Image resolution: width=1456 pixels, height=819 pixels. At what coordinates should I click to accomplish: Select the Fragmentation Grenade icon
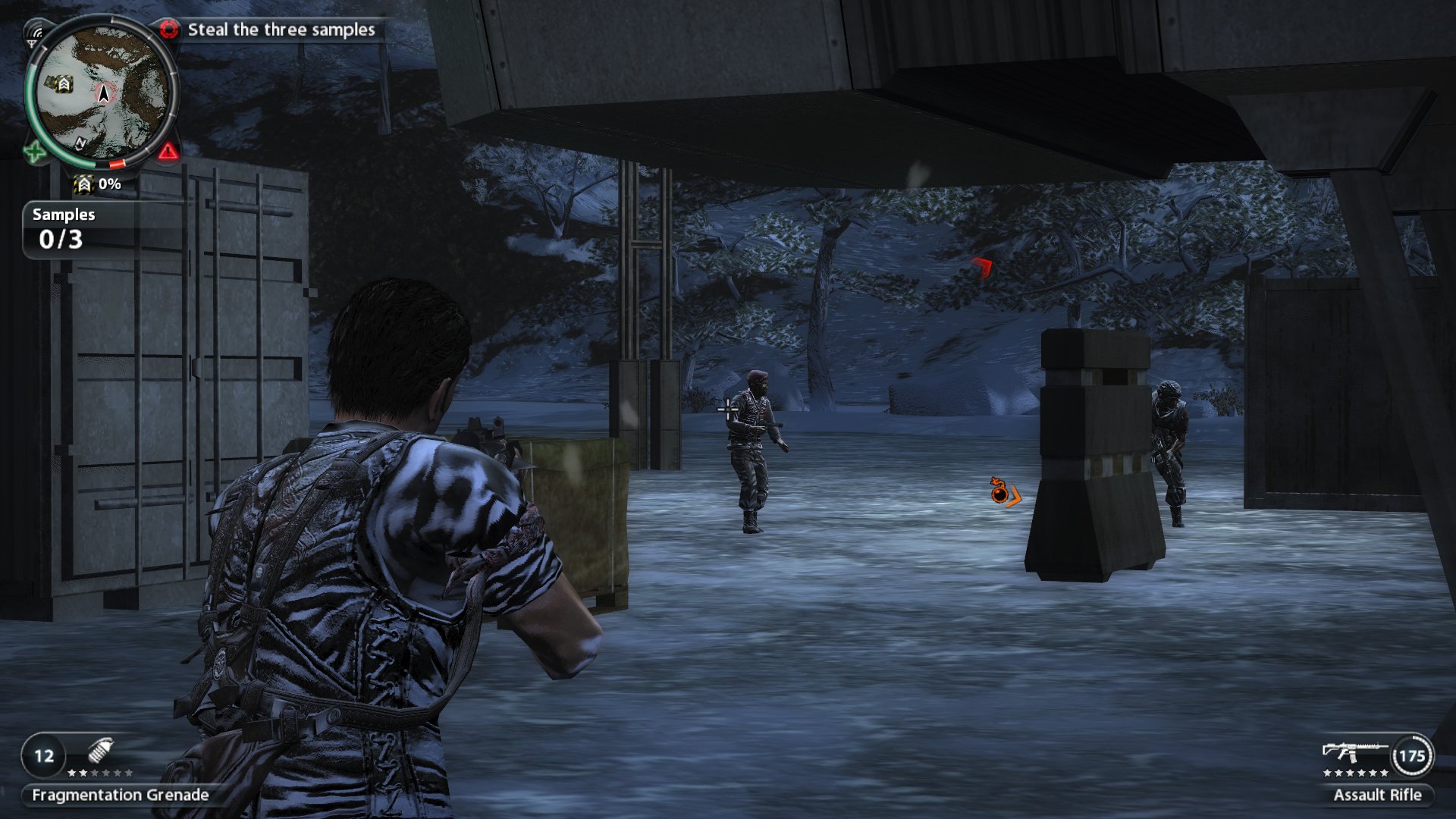click(100, 751)
